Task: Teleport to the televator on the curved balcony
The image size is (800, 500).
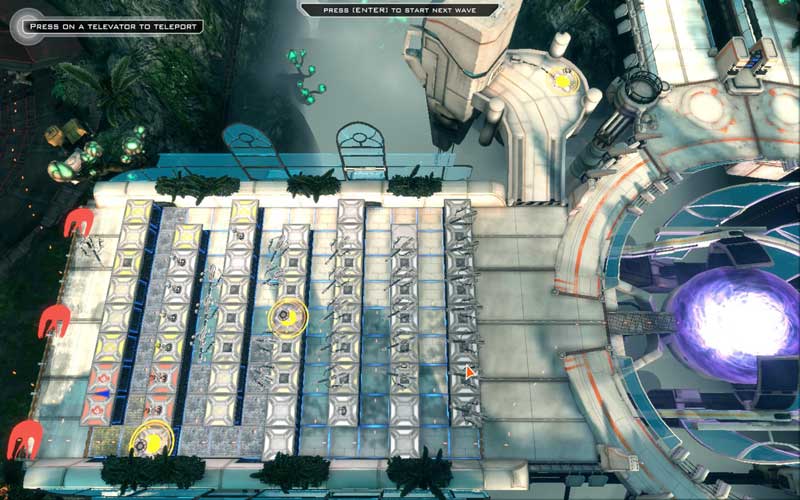Action: (x=564, y=80)
